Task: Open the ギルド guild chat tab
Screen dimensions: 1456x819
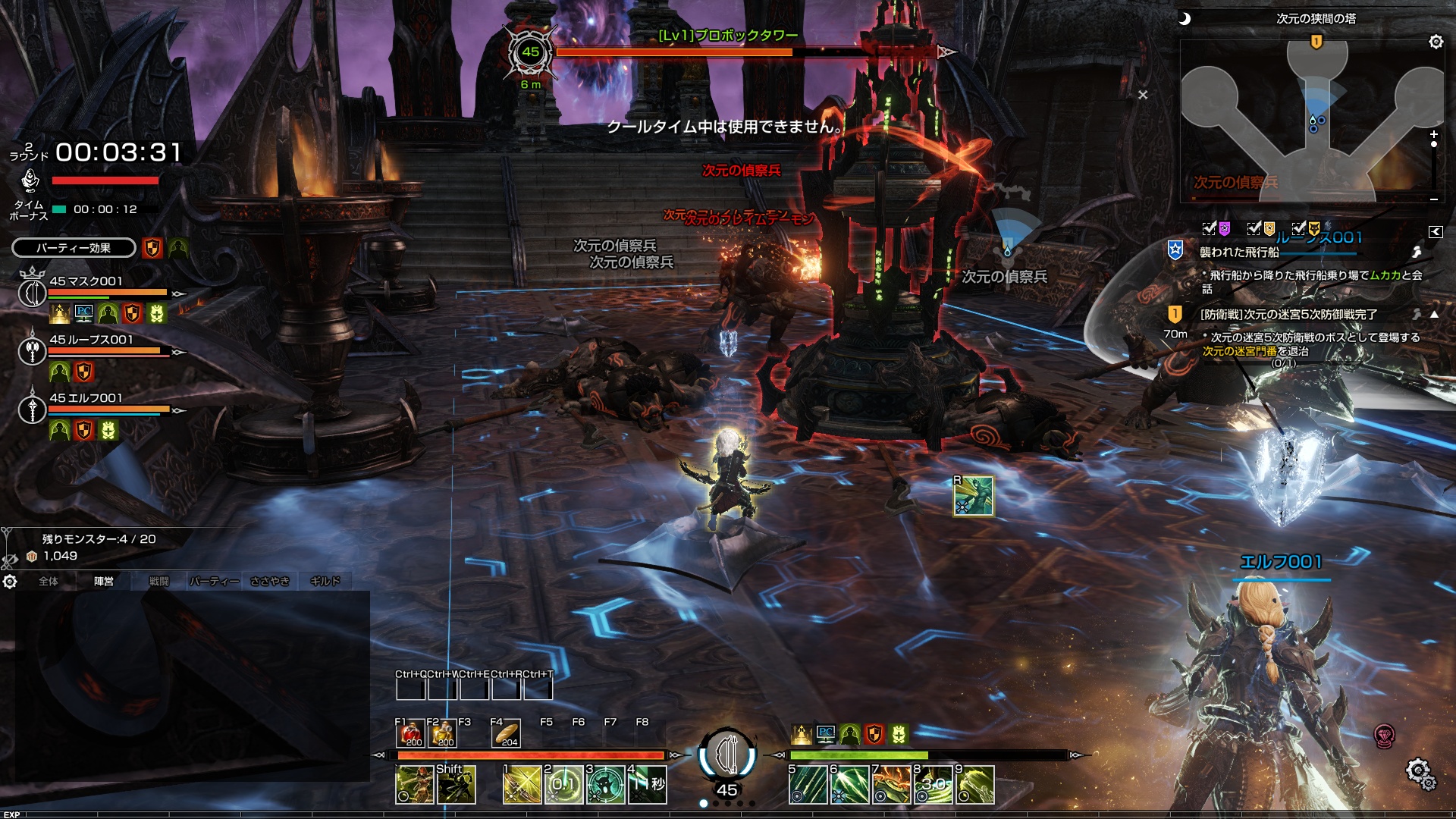Action: [x=325, y=582]
